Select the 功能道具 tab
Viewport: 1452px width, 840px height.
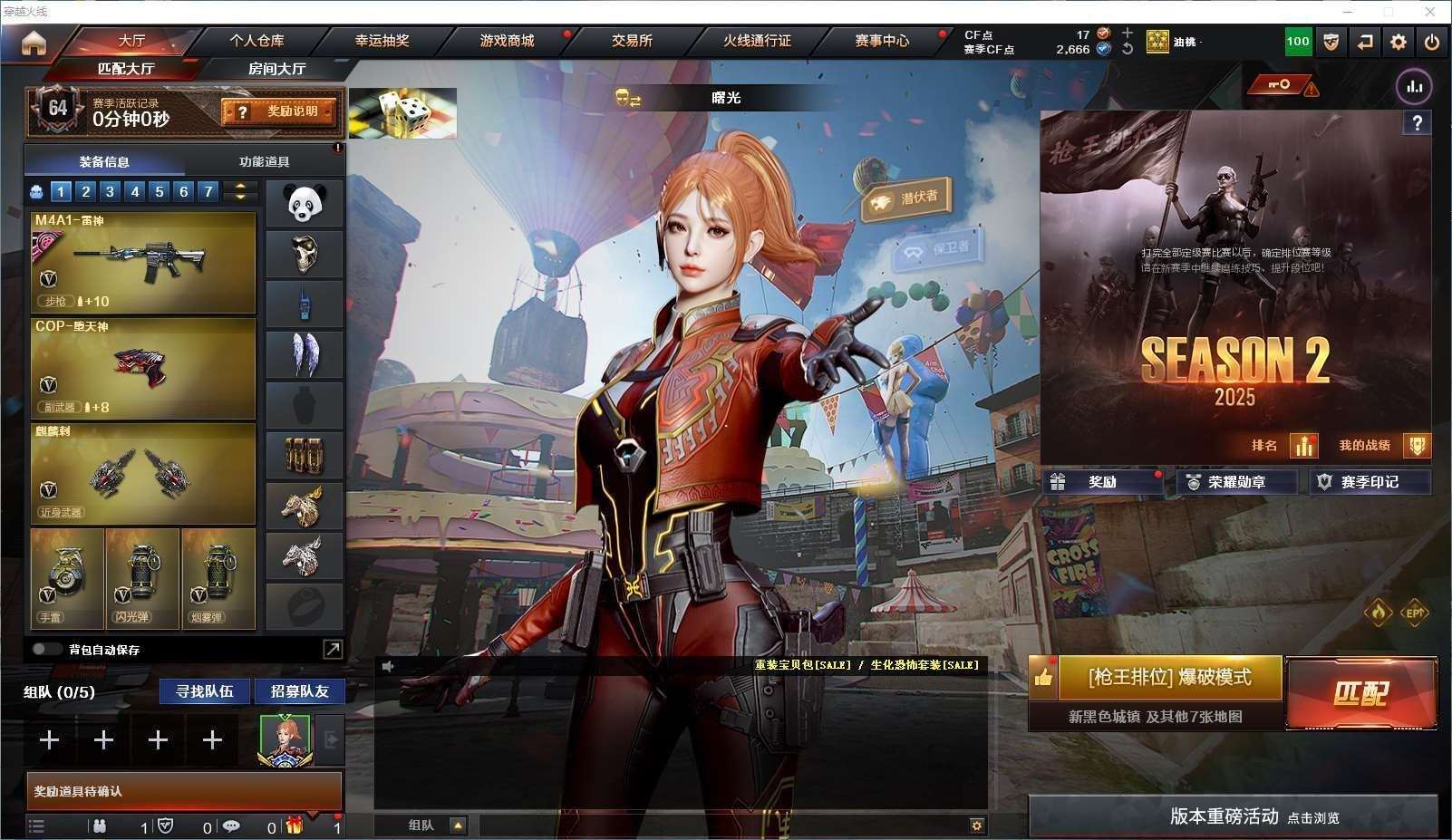point(264,162)
